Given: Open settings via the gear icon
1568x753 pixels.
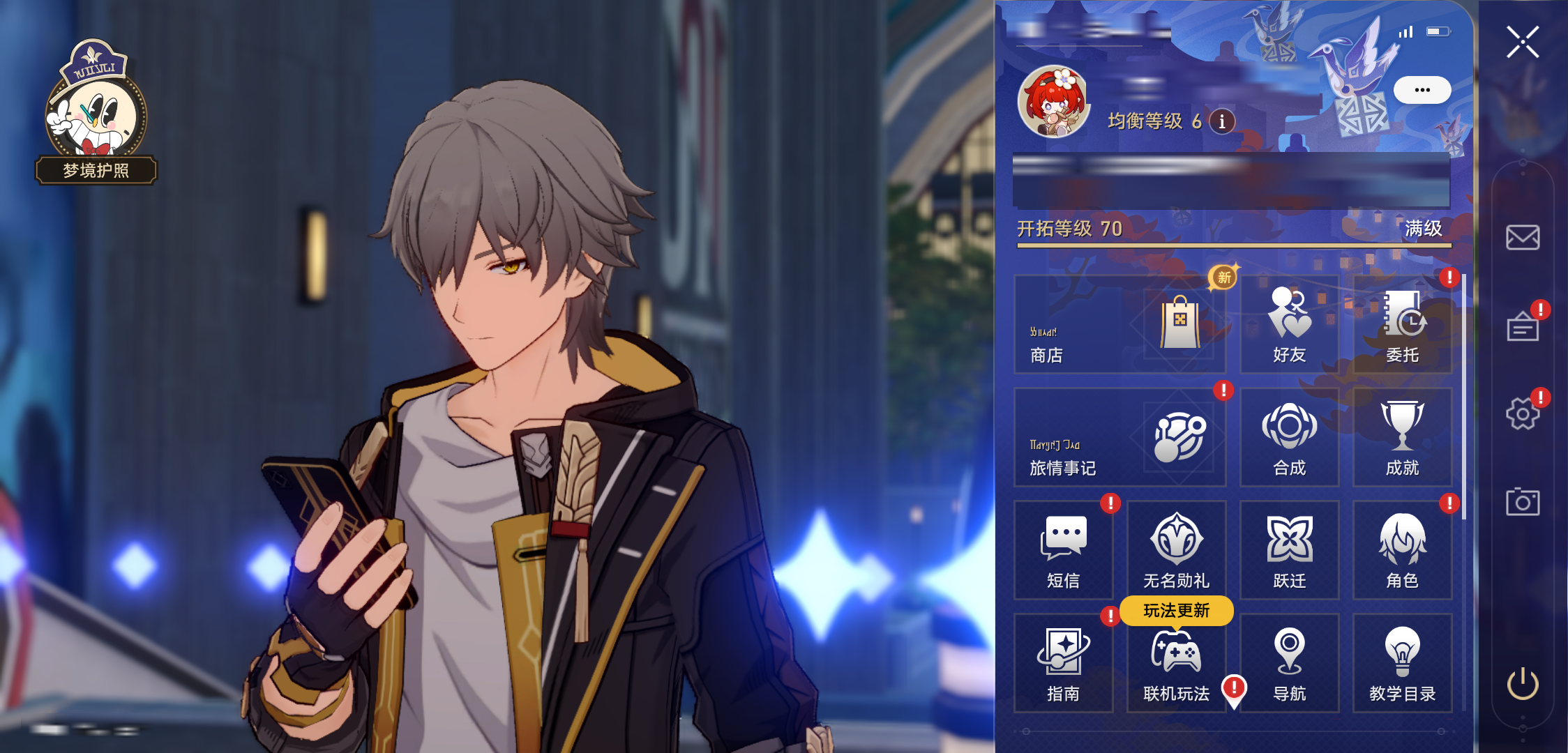Looking at the screenshot, I should (x=1523, y=414).
